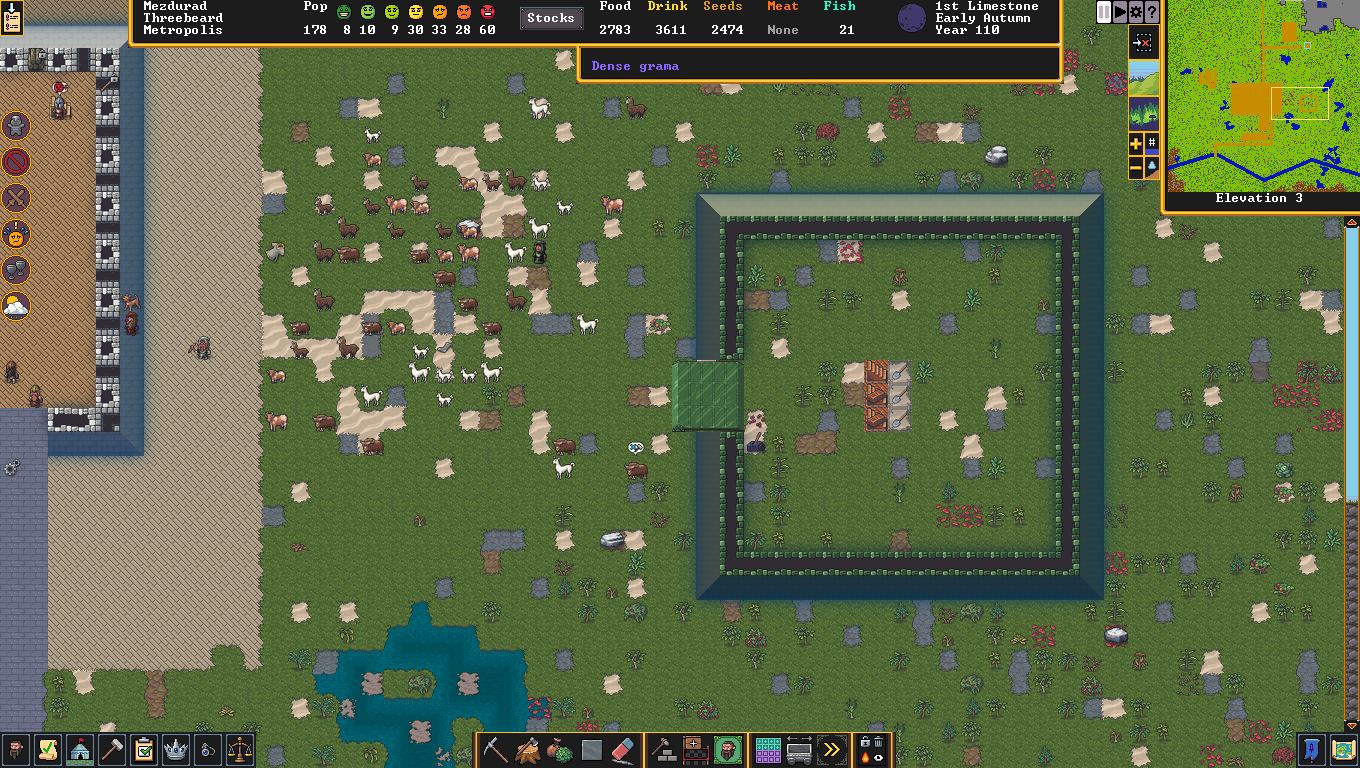
Task: Open the zones grid icon
Action: (x=767, y=749)
